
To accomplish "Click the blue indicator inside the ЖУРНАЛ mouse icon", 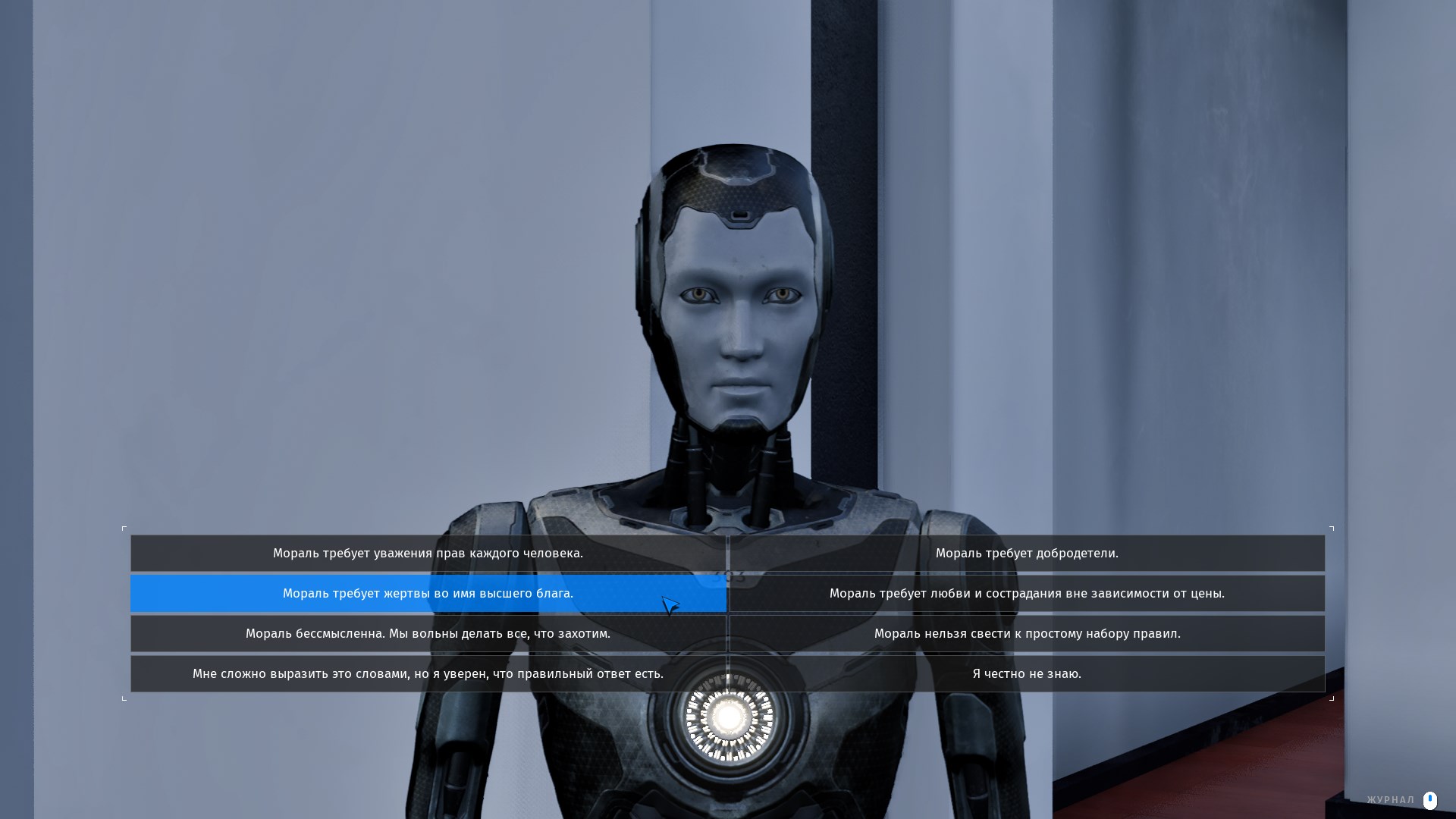I will point(1430,798).
